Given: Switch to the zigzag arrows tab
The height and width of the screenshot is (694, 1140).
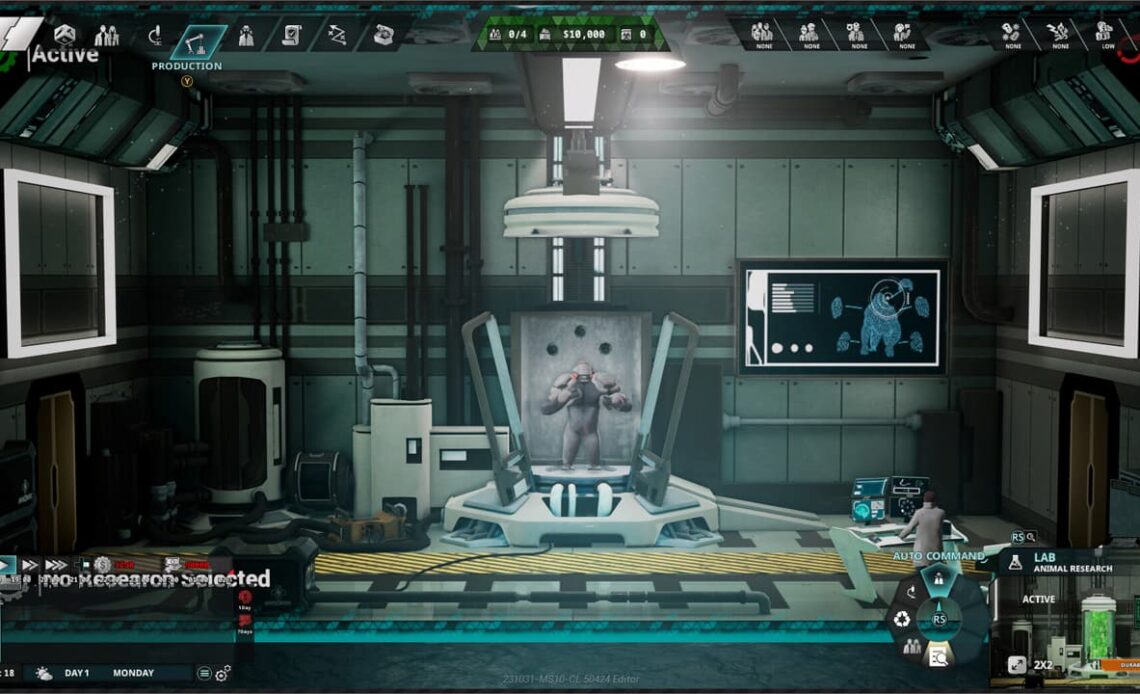Looking at the screenshot, I should pos(338,36).
